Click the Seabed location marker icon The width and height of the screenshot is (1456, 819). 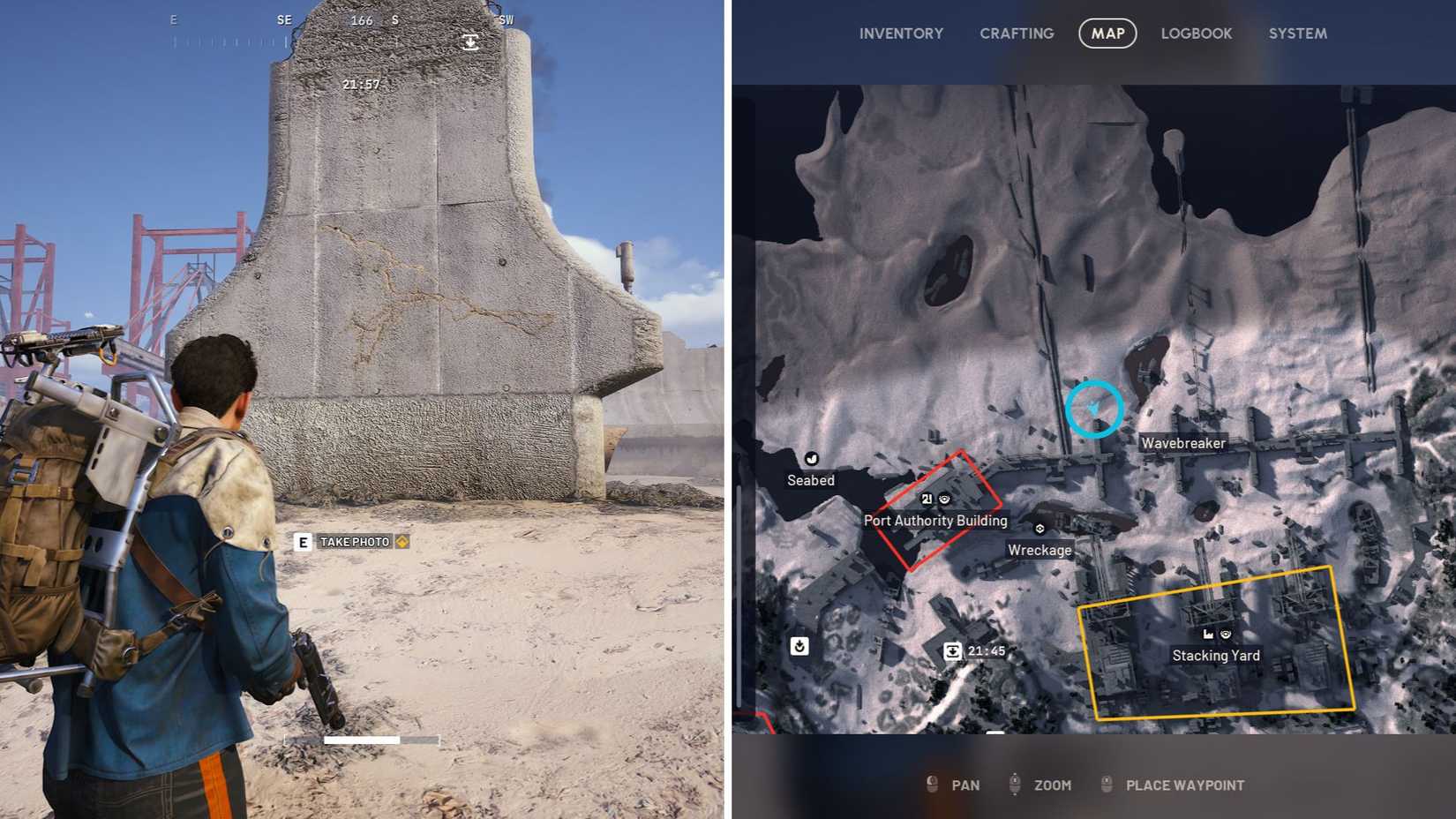pos(811,460)
